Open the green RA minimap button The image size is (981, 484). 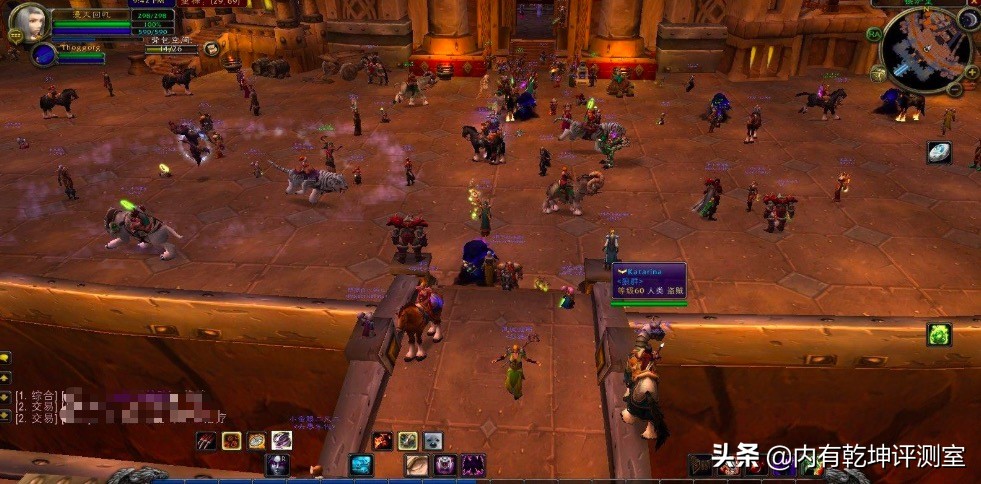click(874, 33)
